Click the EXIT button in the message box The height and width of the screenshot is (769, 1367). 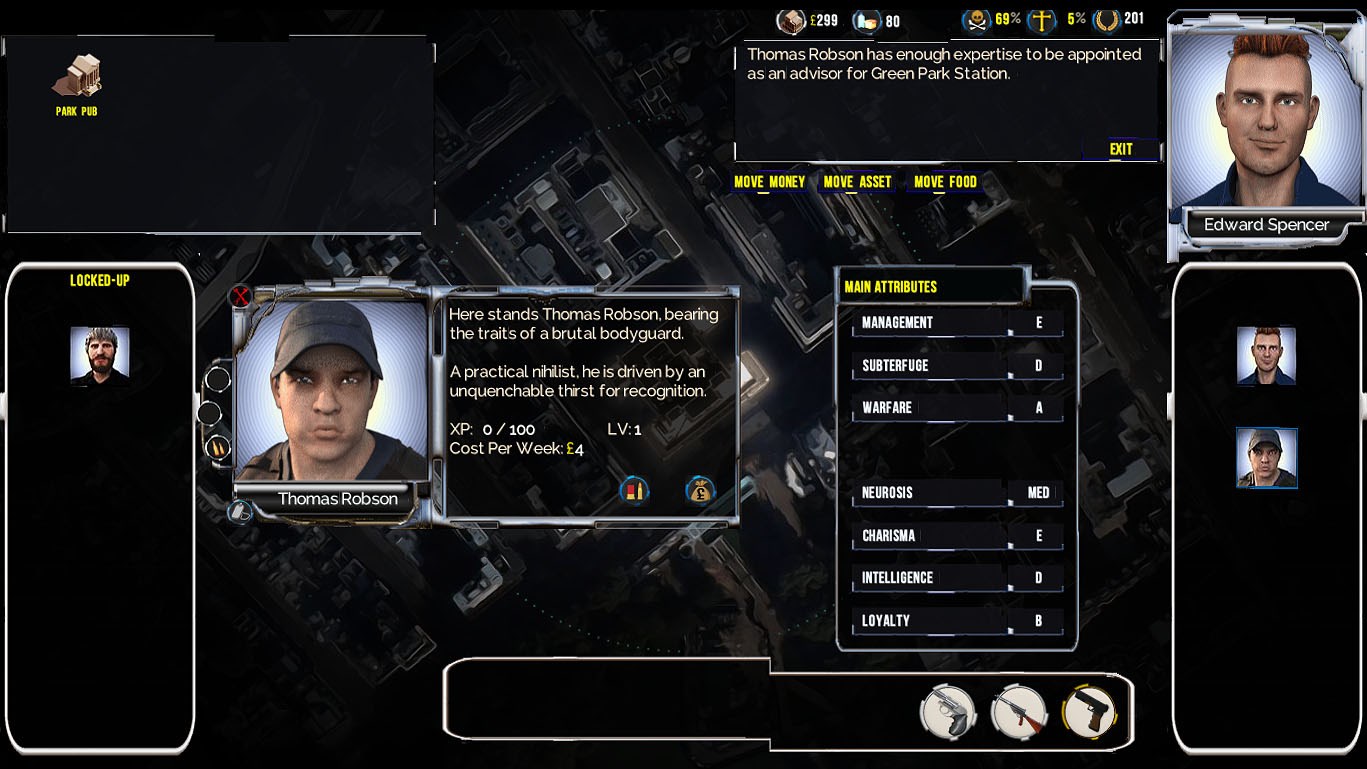click(x=1121, y=149)
